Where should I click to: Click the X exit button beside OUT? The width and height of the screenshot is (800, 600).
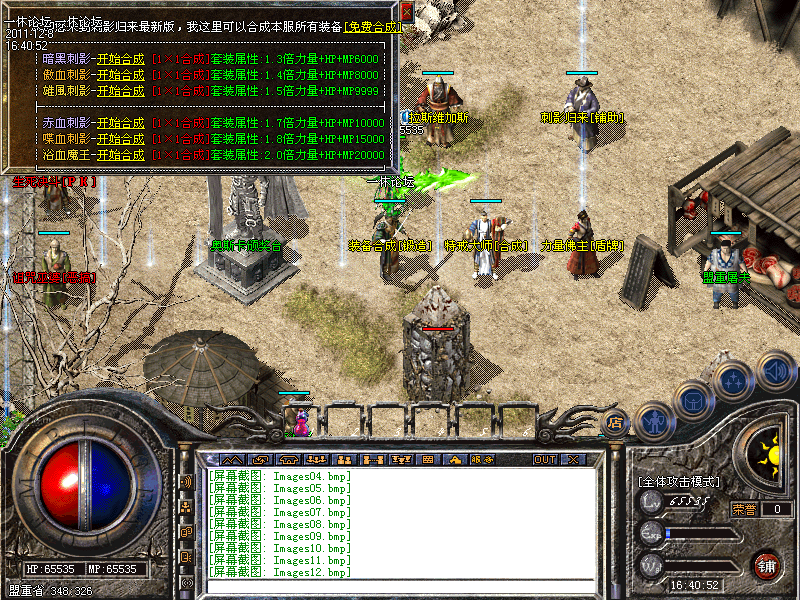click(573, 460)
